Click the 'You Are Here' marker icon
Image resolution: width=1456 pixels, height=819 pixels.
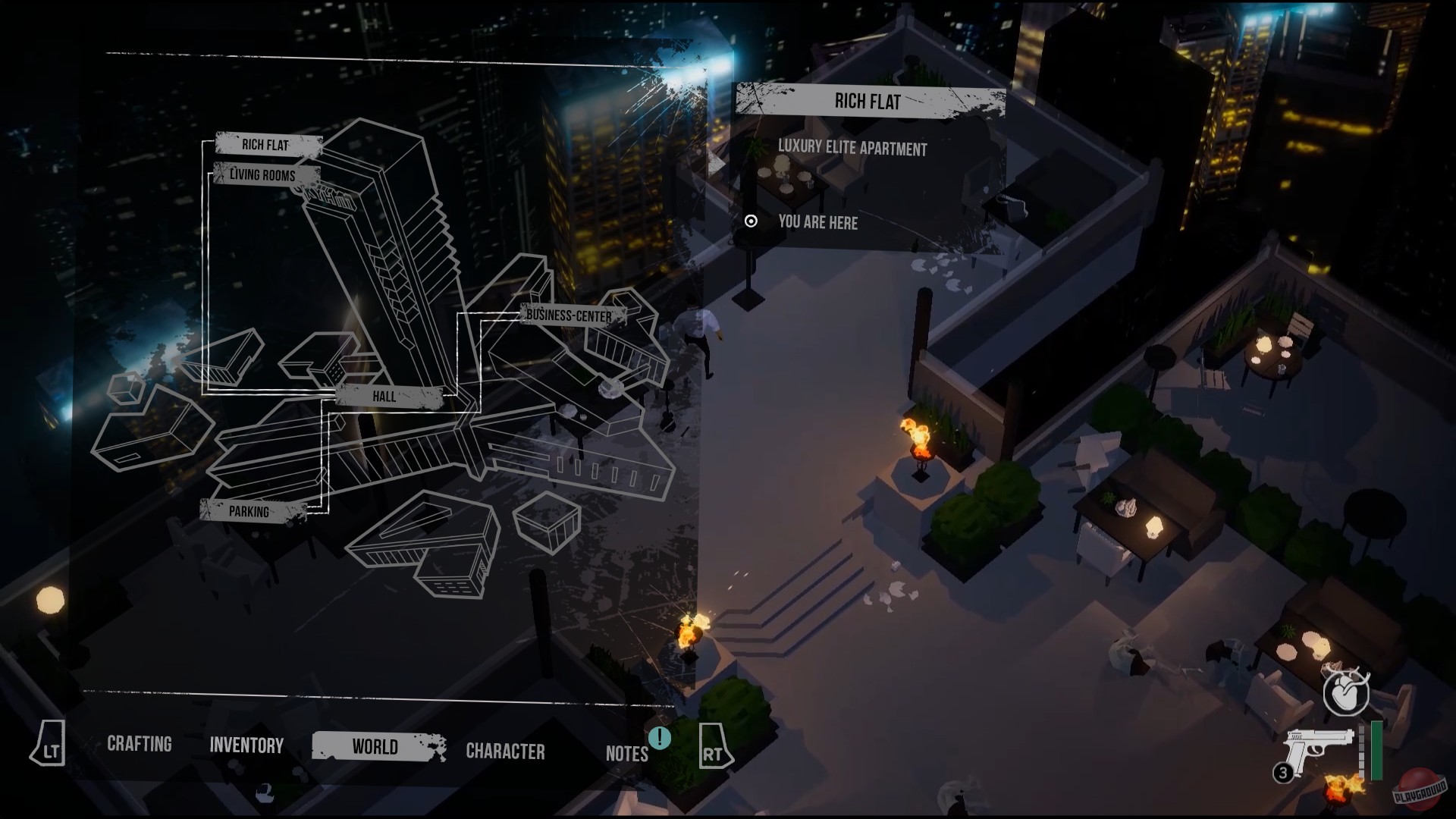(752, 221)
